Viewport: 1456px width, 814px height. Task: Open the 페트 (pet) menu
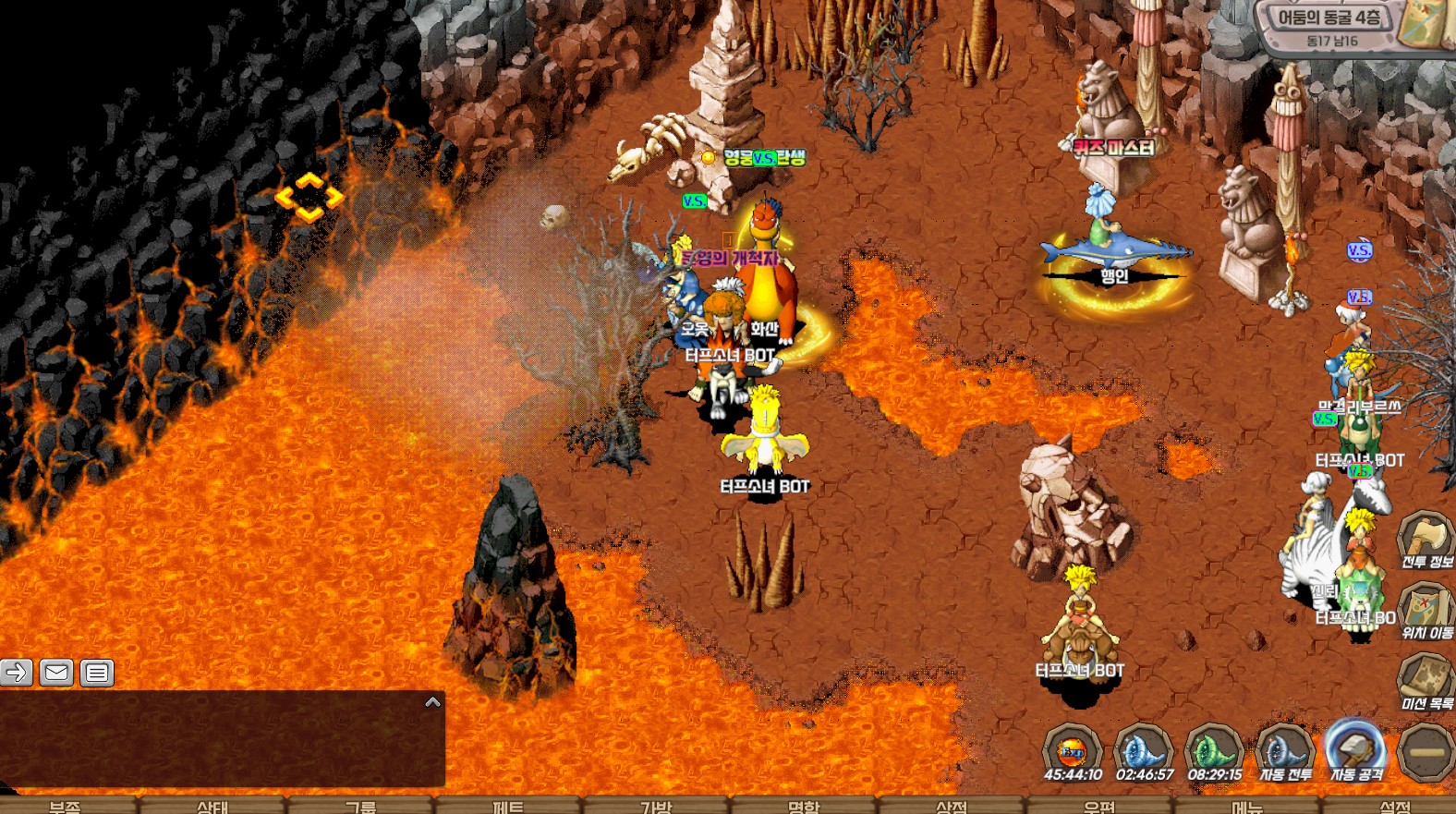[508, 807]
